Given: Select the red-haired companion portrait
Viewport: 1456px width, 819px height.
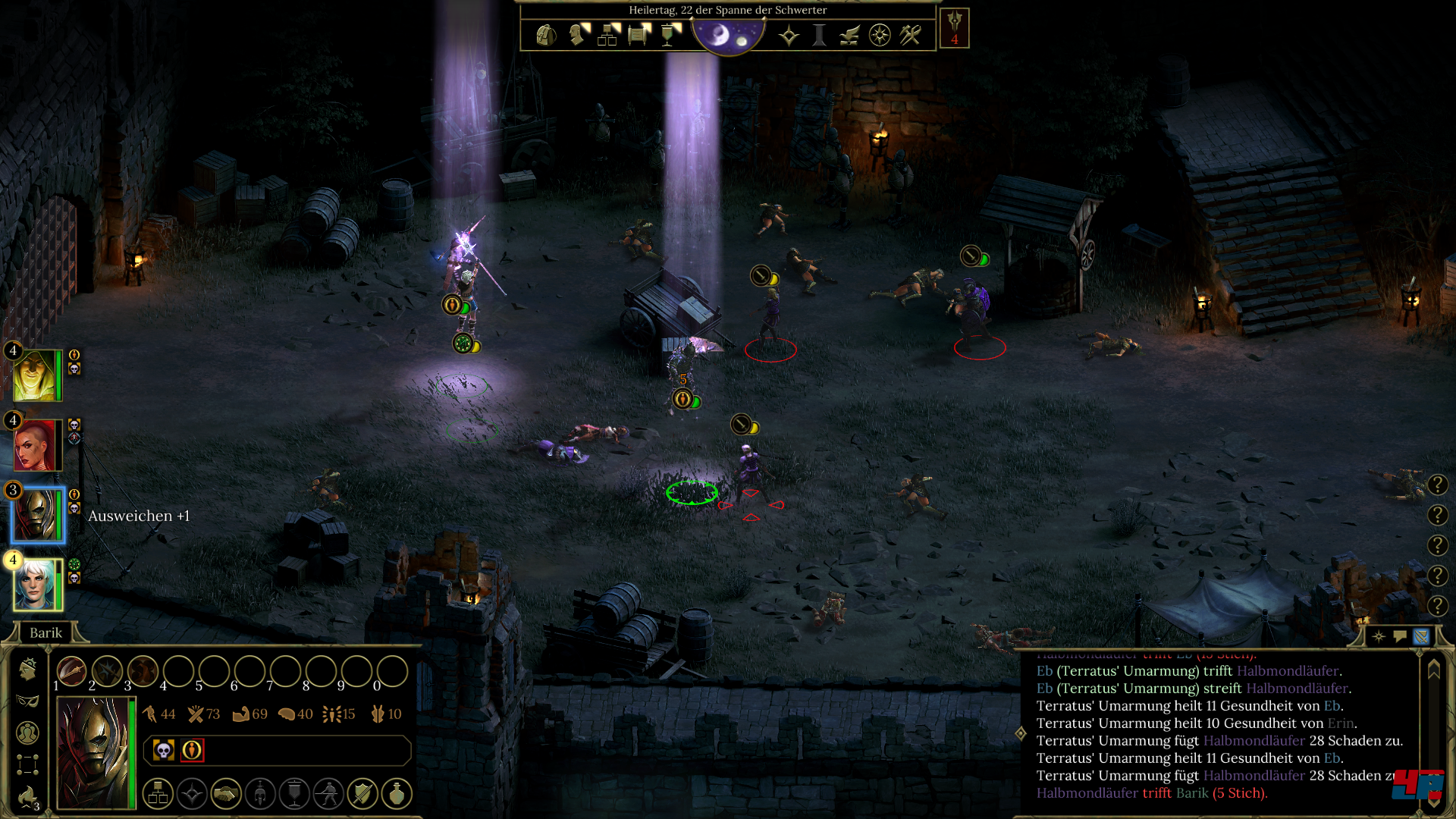Looking at the screenshot, I should (35, 445).
